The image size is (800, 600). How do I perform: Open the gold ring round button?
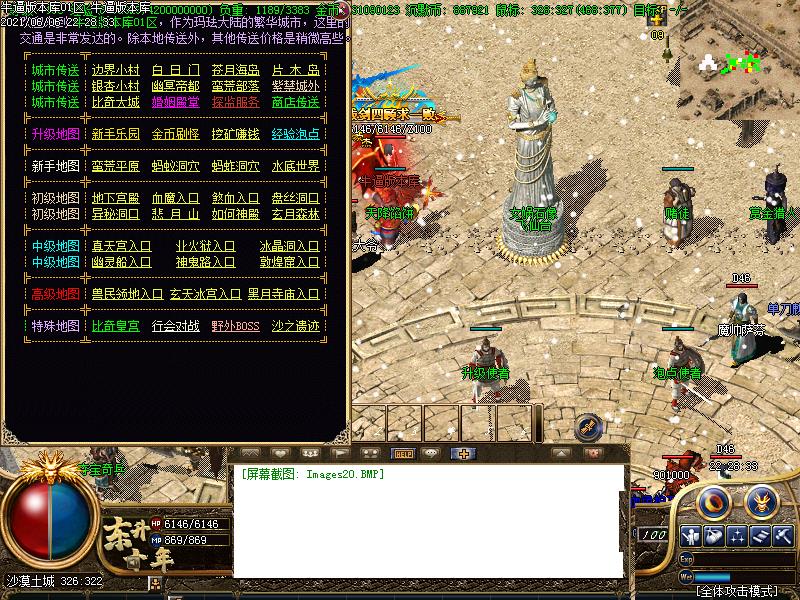click(x=713, y=499)
